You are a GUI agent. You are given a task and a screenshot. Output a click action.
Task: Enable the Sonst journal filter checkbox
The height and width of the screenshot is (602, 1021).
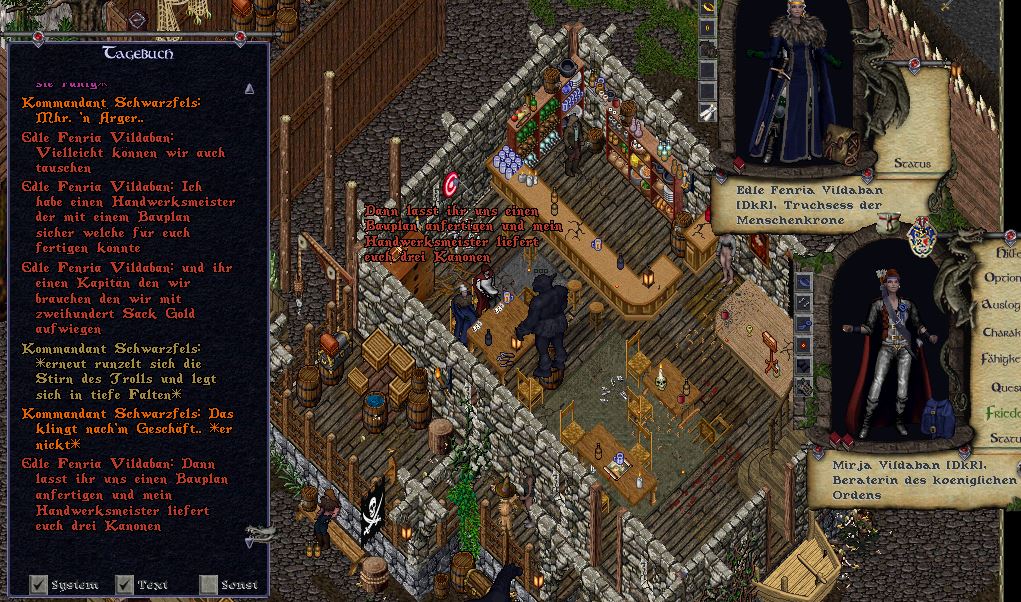(x=208, y=584)
